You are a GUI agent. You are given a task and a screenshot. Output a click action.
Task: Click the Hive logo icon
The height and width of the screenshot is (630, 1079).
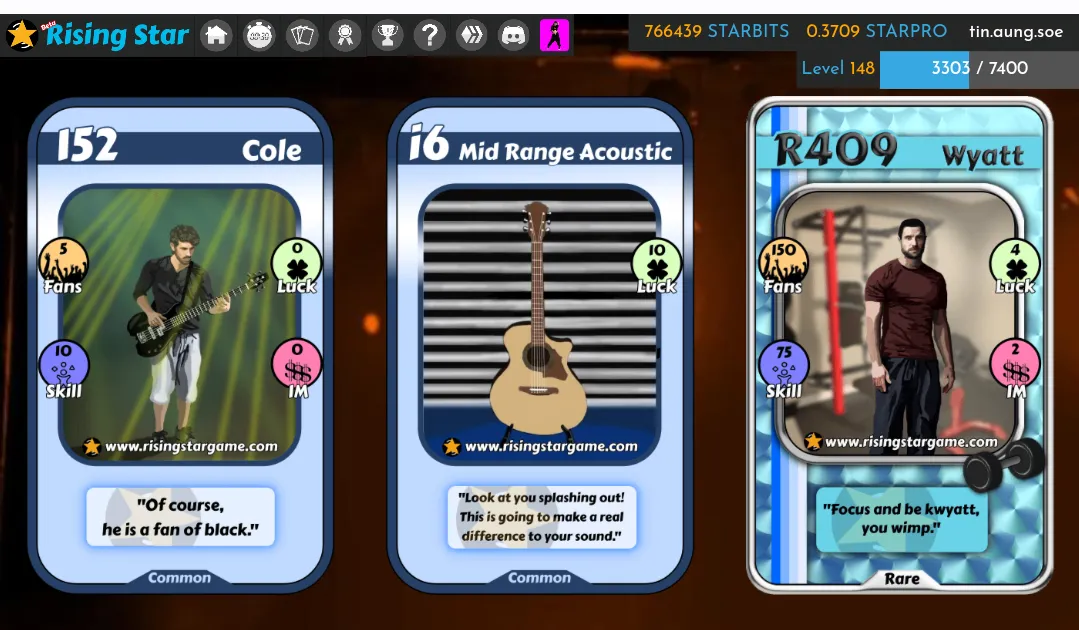coord(472,36)
